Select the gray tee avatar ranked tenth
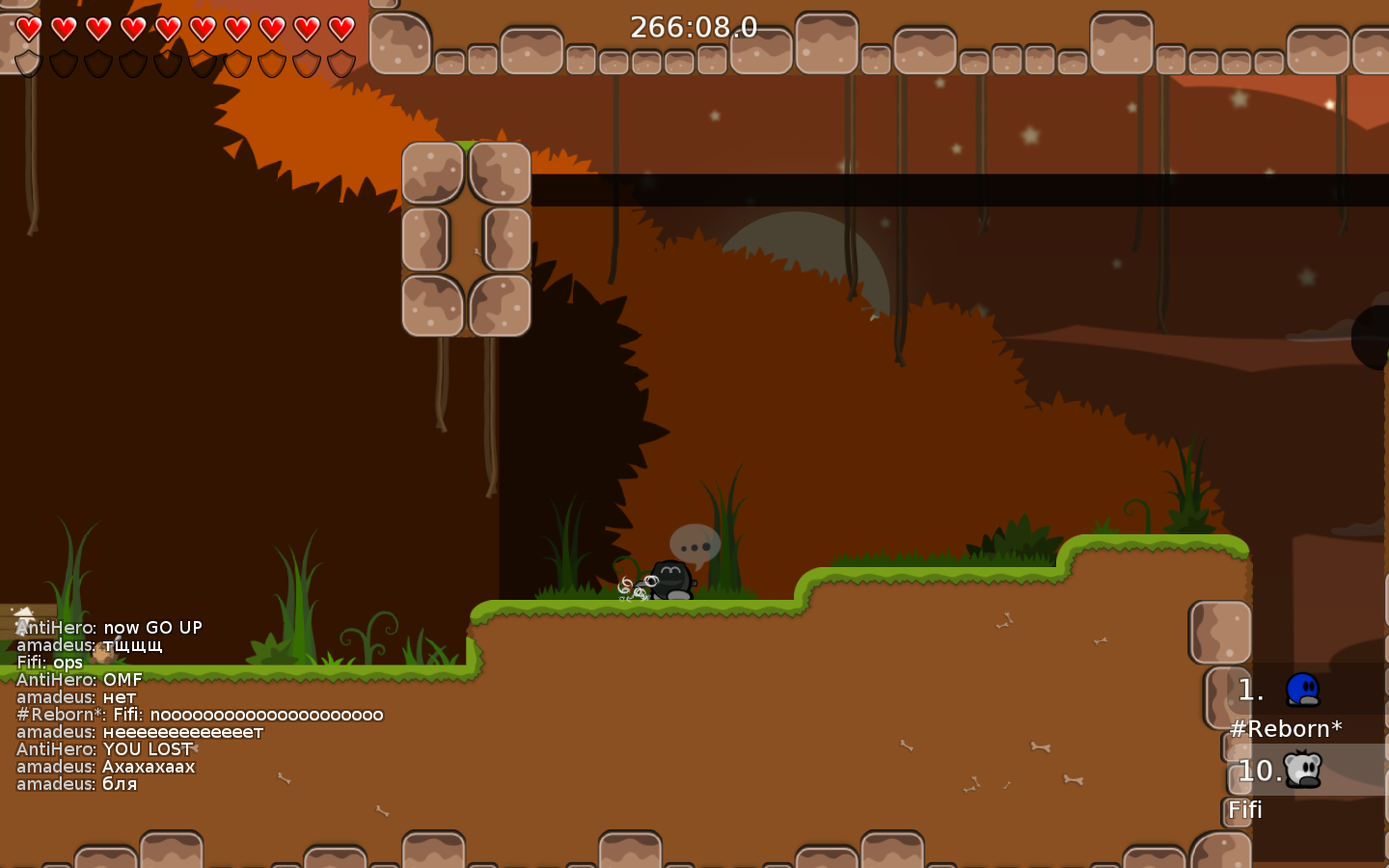The width and height of the screenshot is (1389, 868). click(x=1301, y=771)
